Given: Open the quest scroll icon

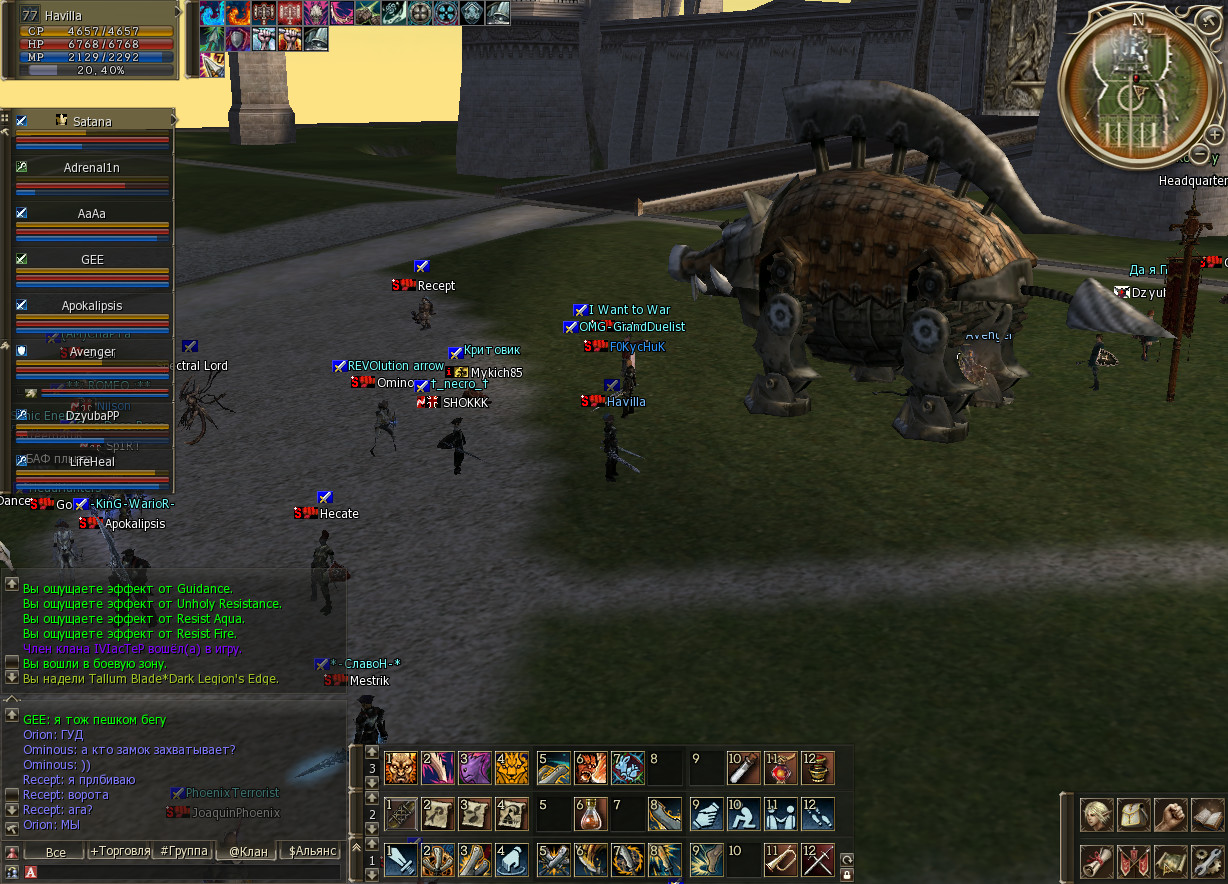Looking at the screenshot, I should 1097,861.
